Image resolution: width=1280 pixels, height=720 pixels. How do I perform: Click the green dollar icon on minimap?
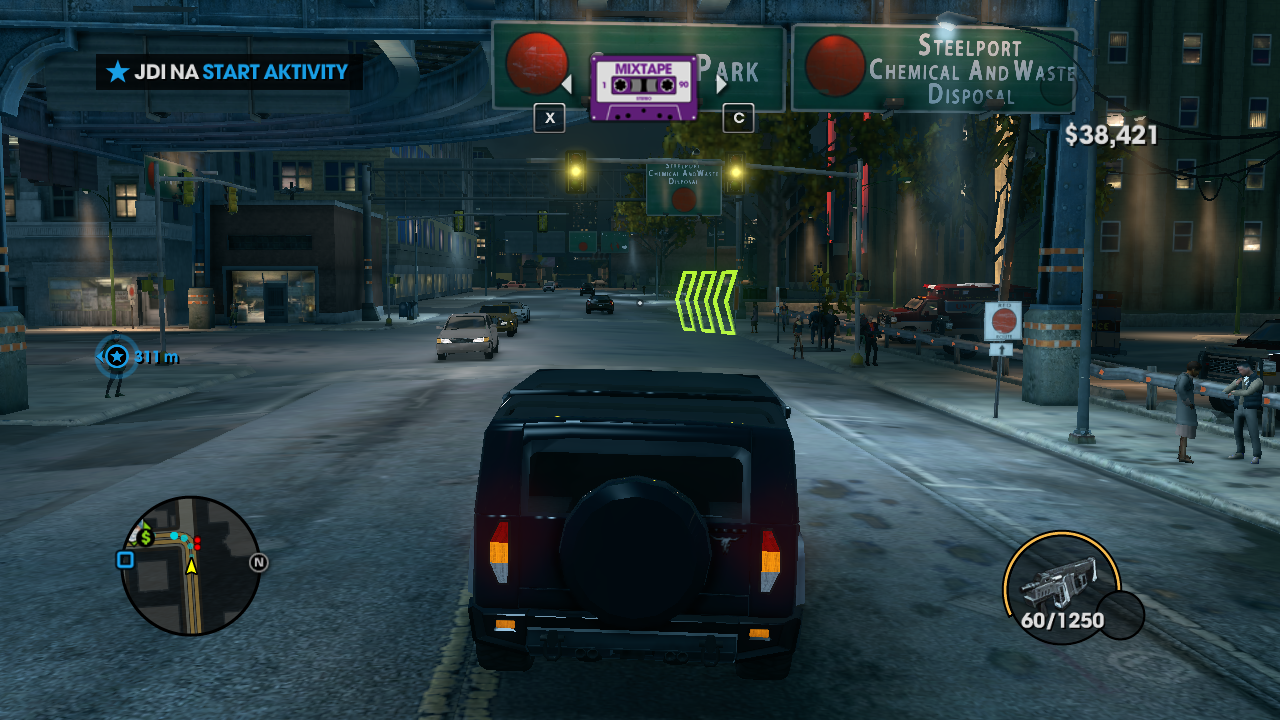coord(146,537)
